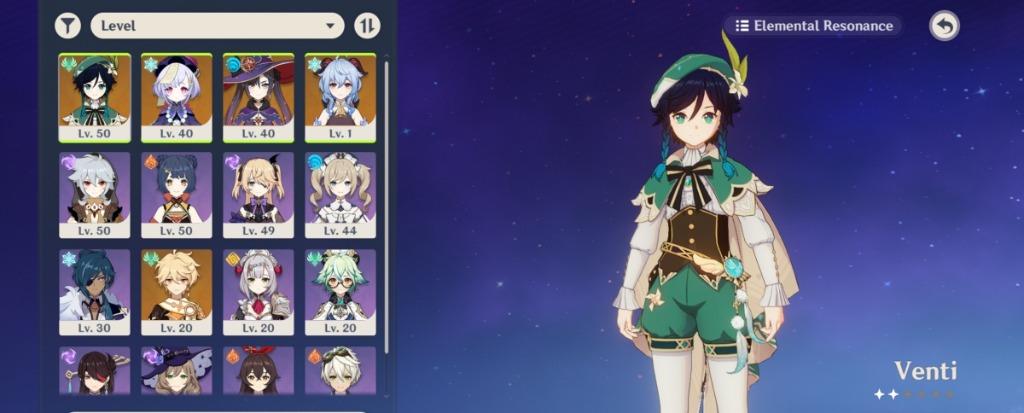Image resolution: width=1024 pixels, height=413 pixels.
Task: Open Elemental Resonance details
Action: [x=814, y=26]
